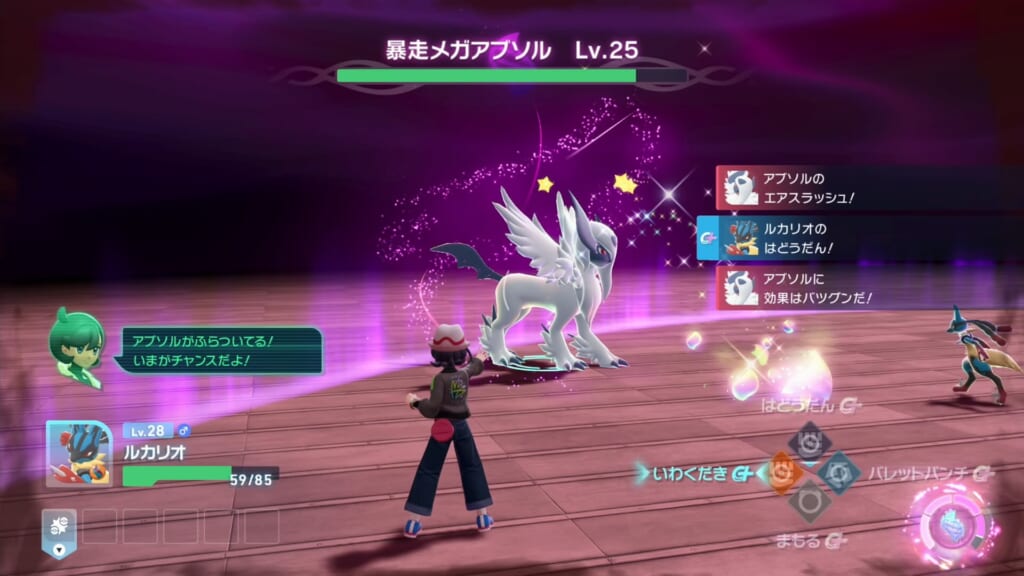Click the green-haired ally's advice speech bubble

pos(218,350)
